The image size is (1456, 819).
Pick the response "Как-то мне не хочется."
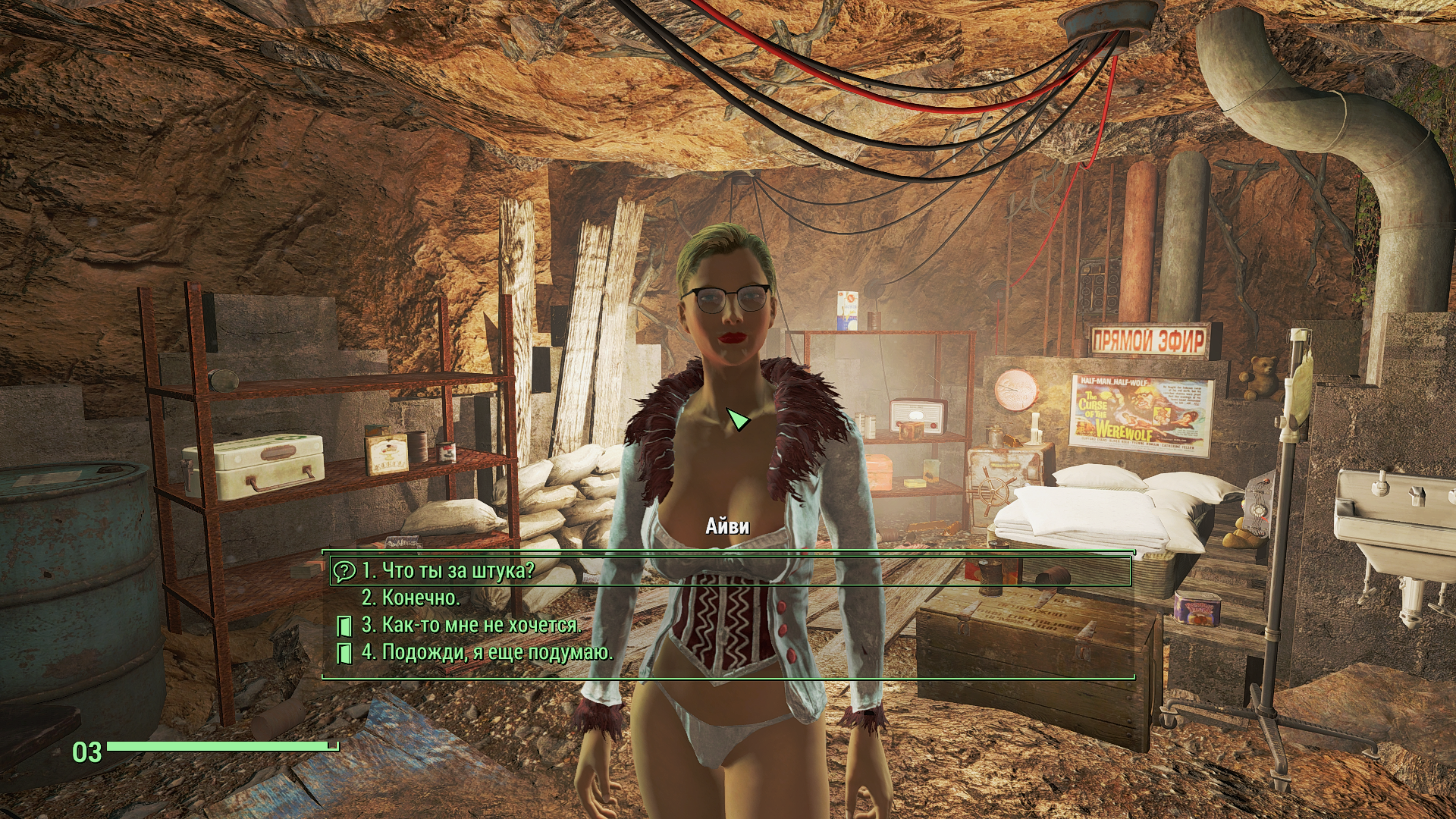click(x=471, y=625)
